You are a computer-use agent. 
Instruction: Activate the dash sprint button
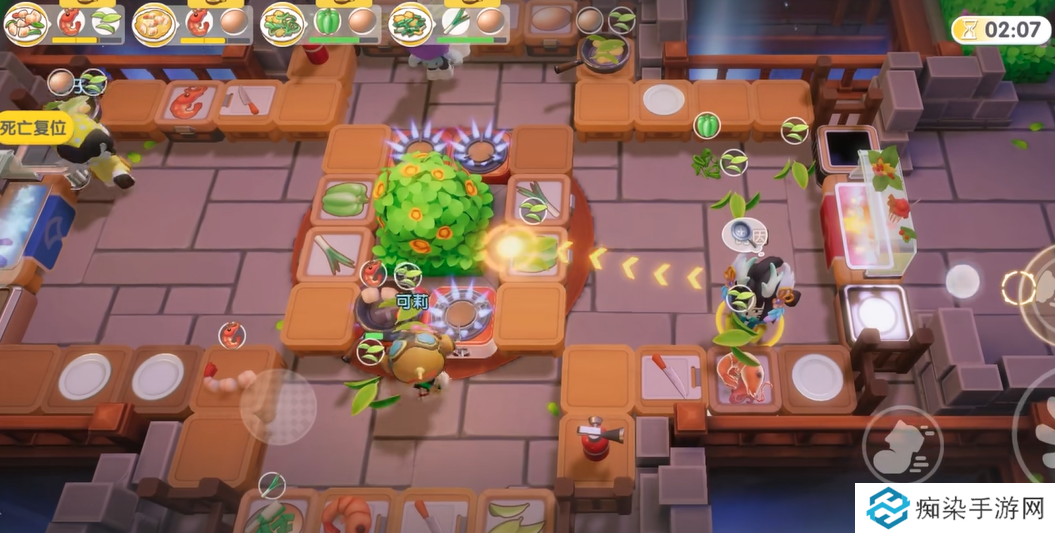point(901,444)
